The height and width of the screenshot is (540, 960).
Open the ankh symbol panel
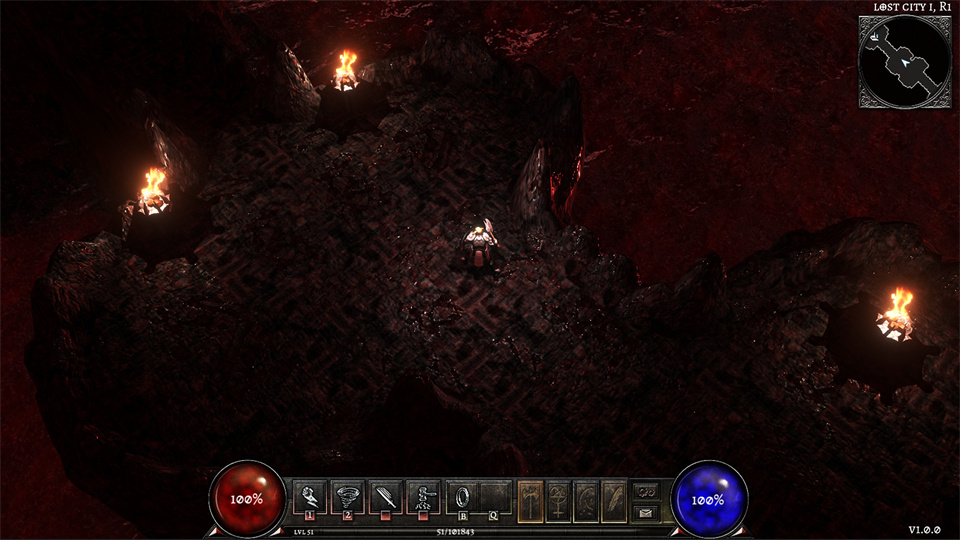(x=558, y=498)
